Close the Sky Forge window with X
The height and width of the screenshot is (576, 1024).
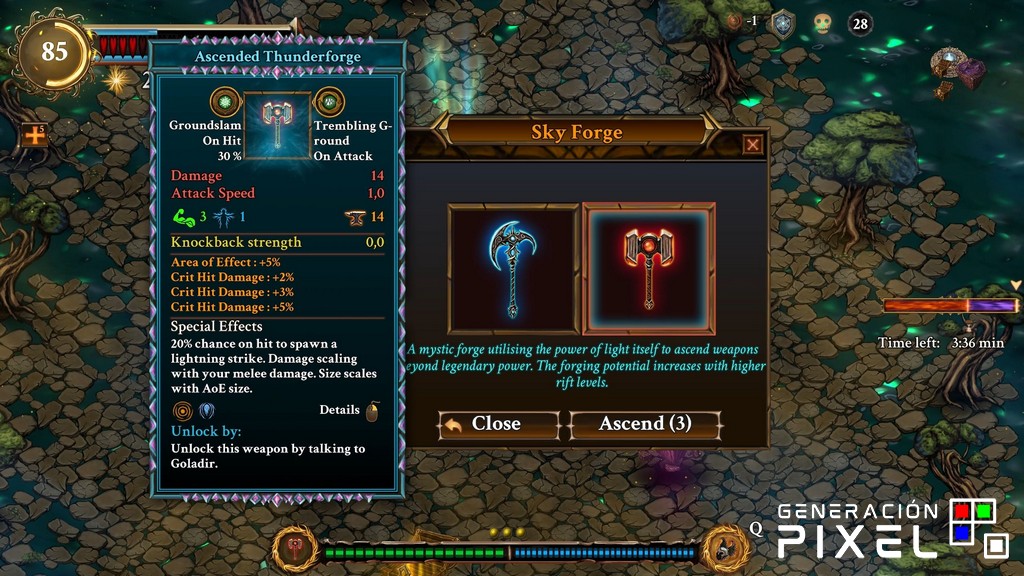753,145
